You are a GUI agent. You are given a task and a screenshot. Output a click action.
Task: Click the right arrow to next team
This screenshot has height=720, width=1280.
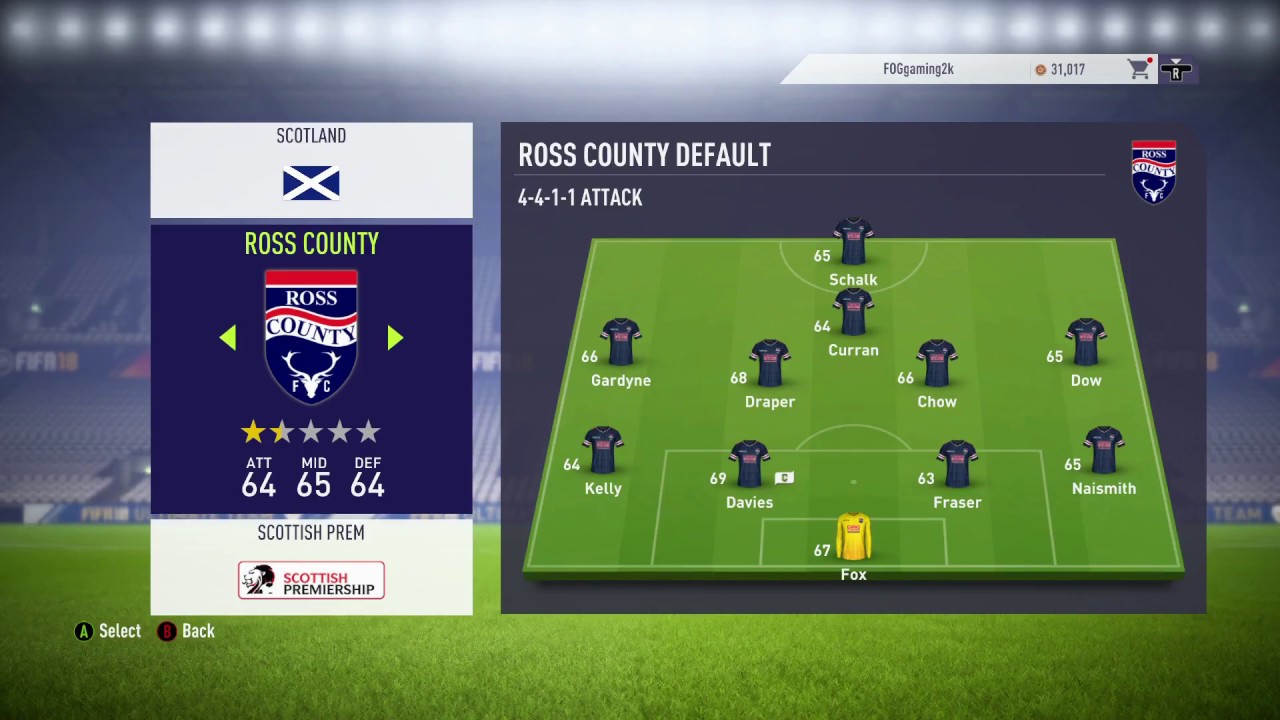pyautogui.click(x=394, y=338)
